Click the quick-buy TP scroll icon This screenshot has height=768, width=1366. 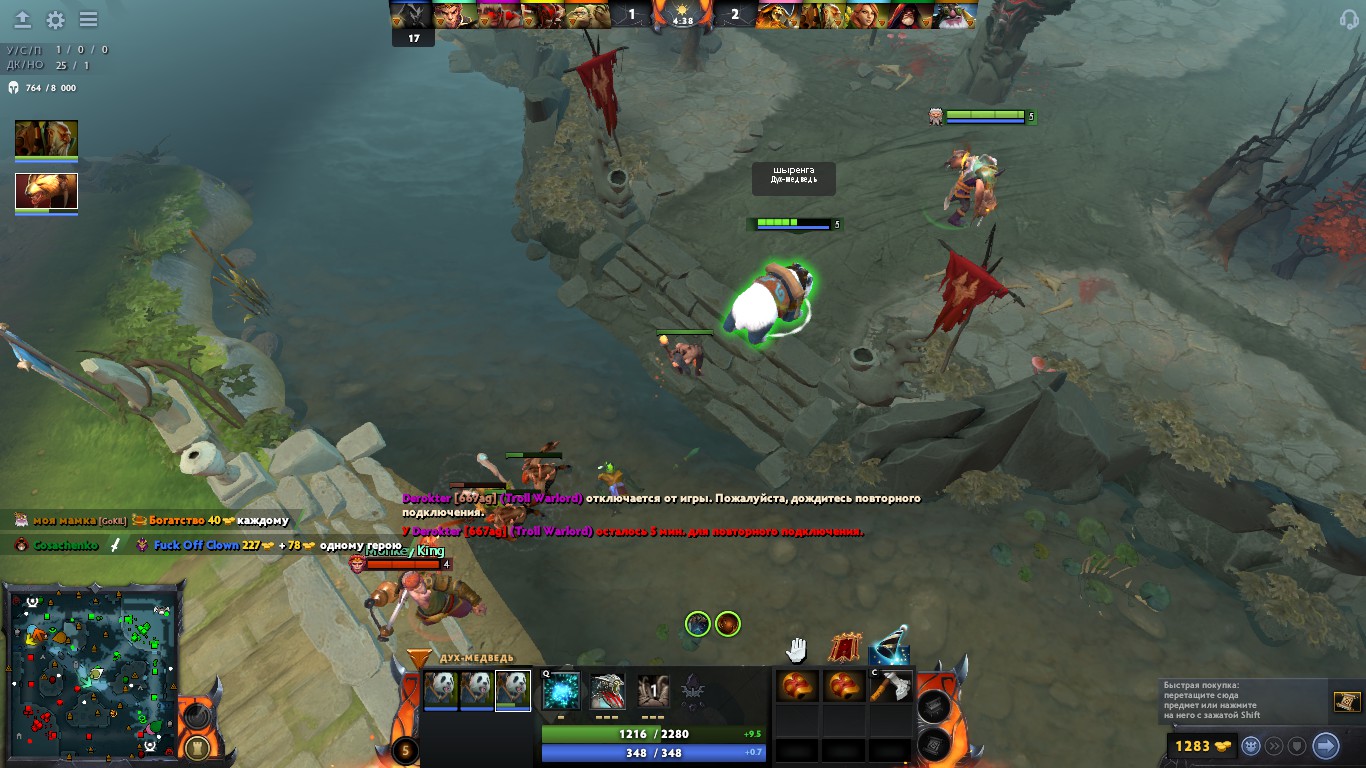click(x=1347, y=702)
